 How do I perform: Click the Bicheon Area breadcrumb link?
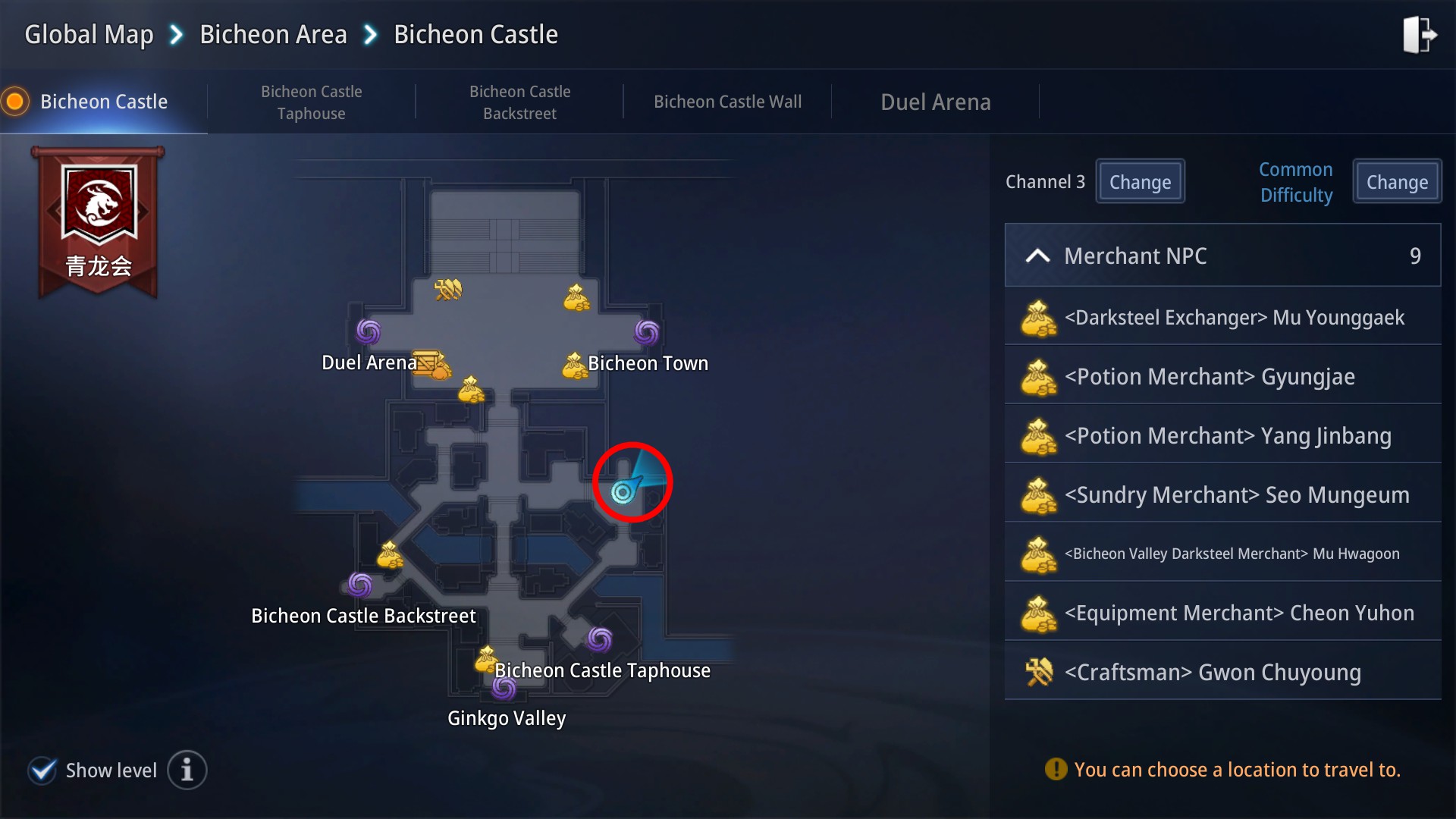[272, 34]
